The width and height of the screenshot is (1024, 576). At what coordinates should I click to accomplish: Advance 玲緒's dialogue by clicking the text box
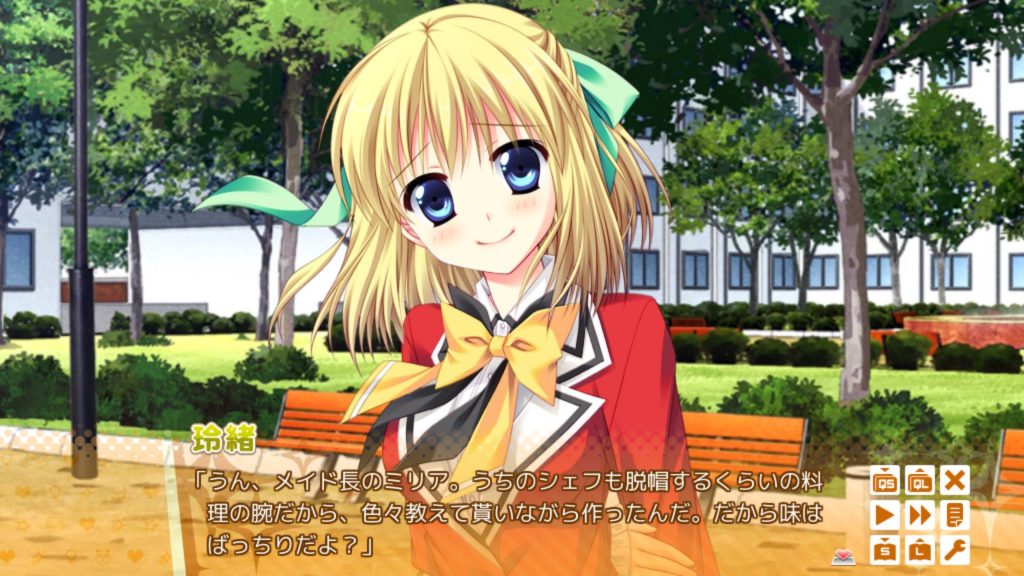pyautogui.click(x=500, y=517)
